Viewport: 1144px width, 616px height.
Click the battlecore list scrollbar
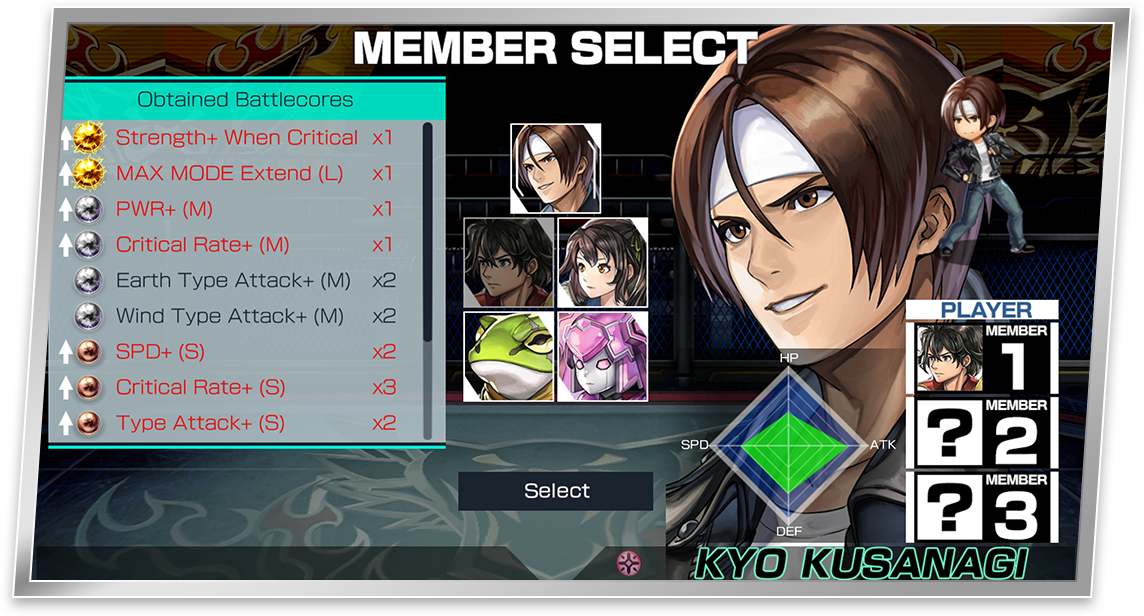[428, 230]
